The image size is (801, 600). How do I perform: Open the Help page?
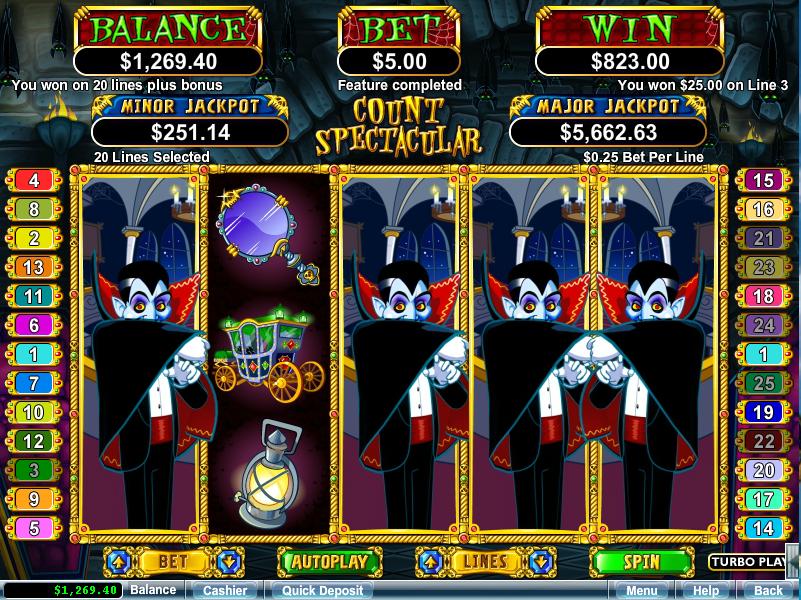pyautogui.click(x=706, y=590)
